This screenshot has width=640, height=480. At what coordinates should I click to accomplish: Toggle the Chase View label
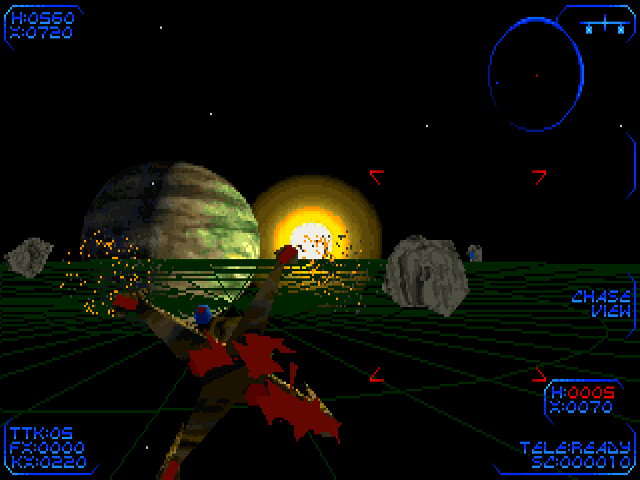pos(601,303)
